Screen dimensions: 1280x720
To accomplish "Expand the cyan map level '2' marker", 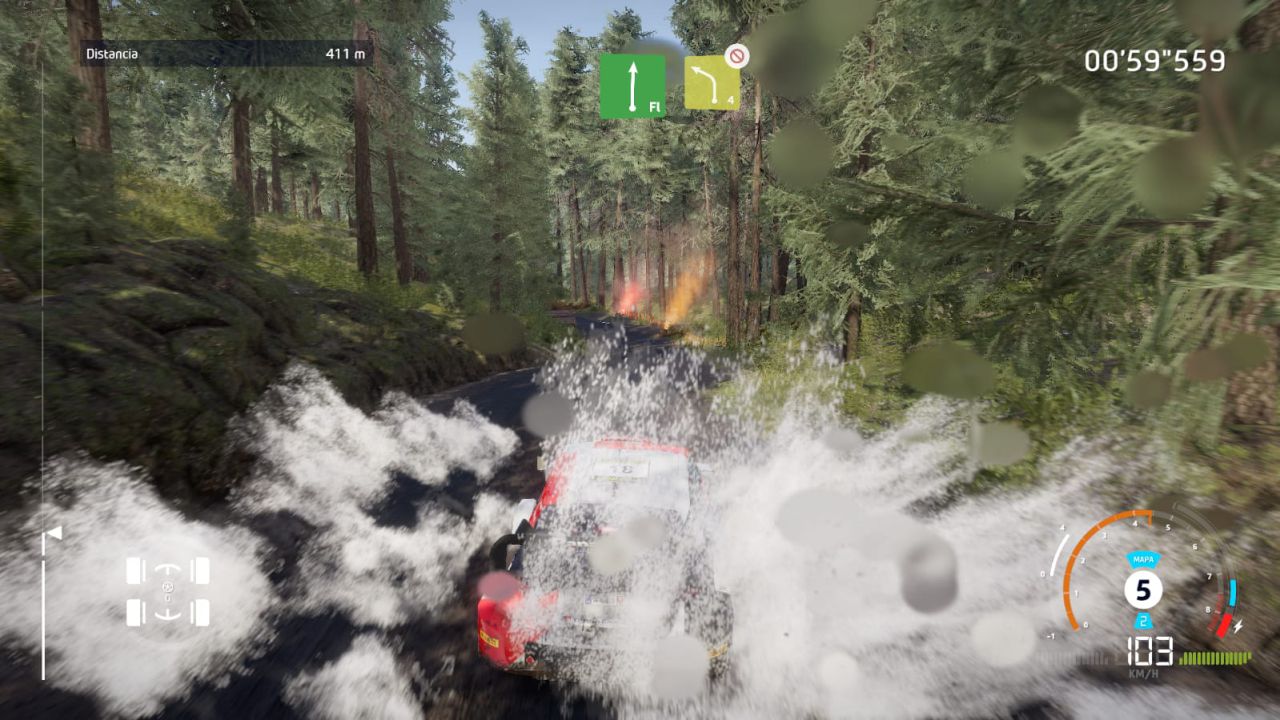I will [x=1143, y=620].
